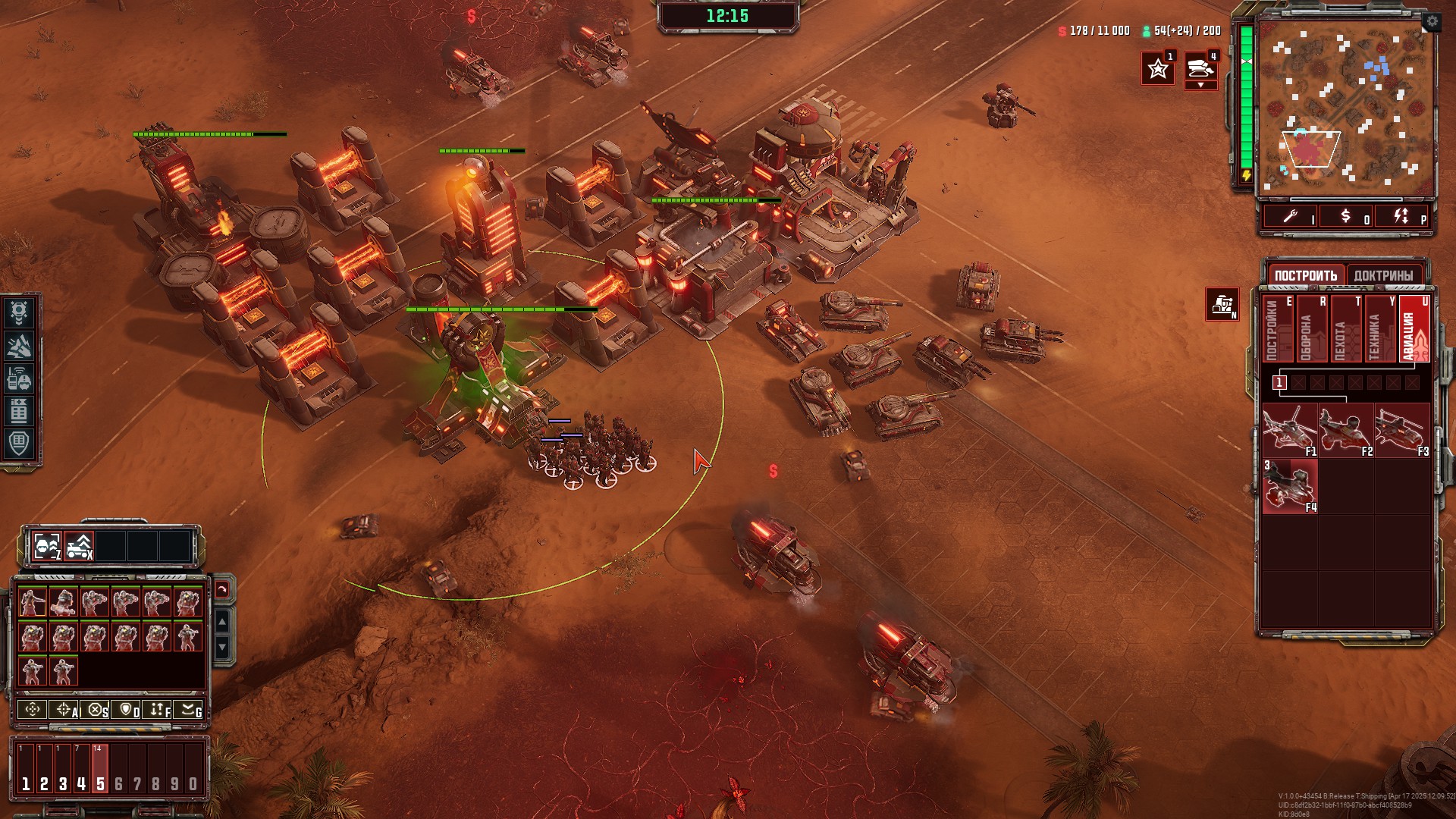Issue the stop command marked S
Viewport: 1456px width, 819px height.
pyautogui.click(x=95, y=710)
